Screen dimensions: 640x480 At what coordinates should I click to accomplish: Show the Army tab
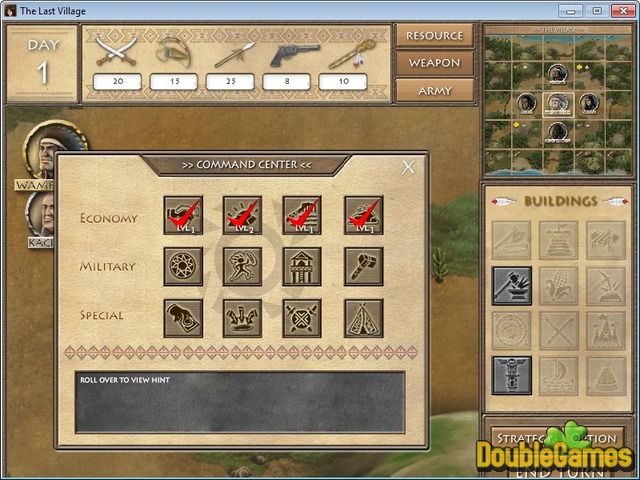tap(434, 90)
